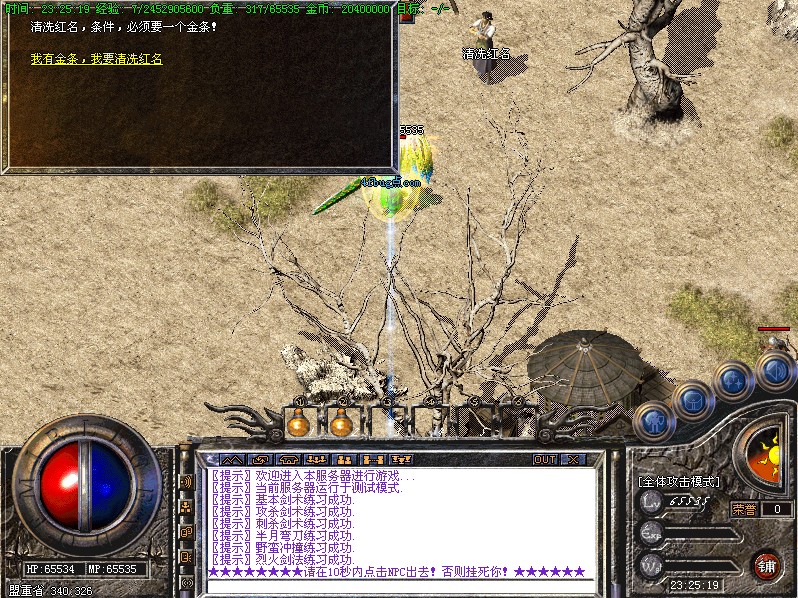The image size is (798, 598).
Task: Switch the 全体攻击模式 attack mode label
Action: tap(679, 481)
